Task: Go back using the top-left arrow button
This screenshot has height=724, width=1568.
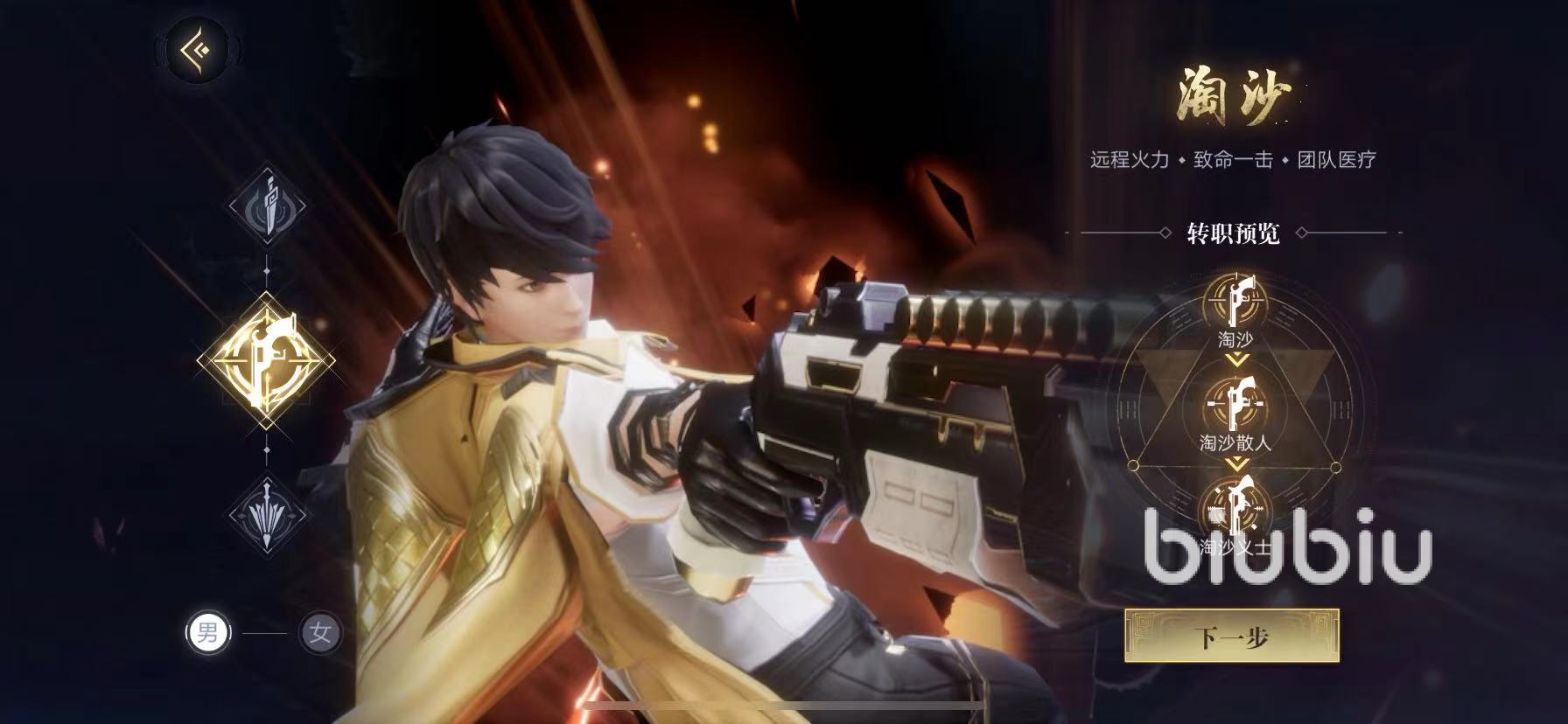Action: pos(197,49)
